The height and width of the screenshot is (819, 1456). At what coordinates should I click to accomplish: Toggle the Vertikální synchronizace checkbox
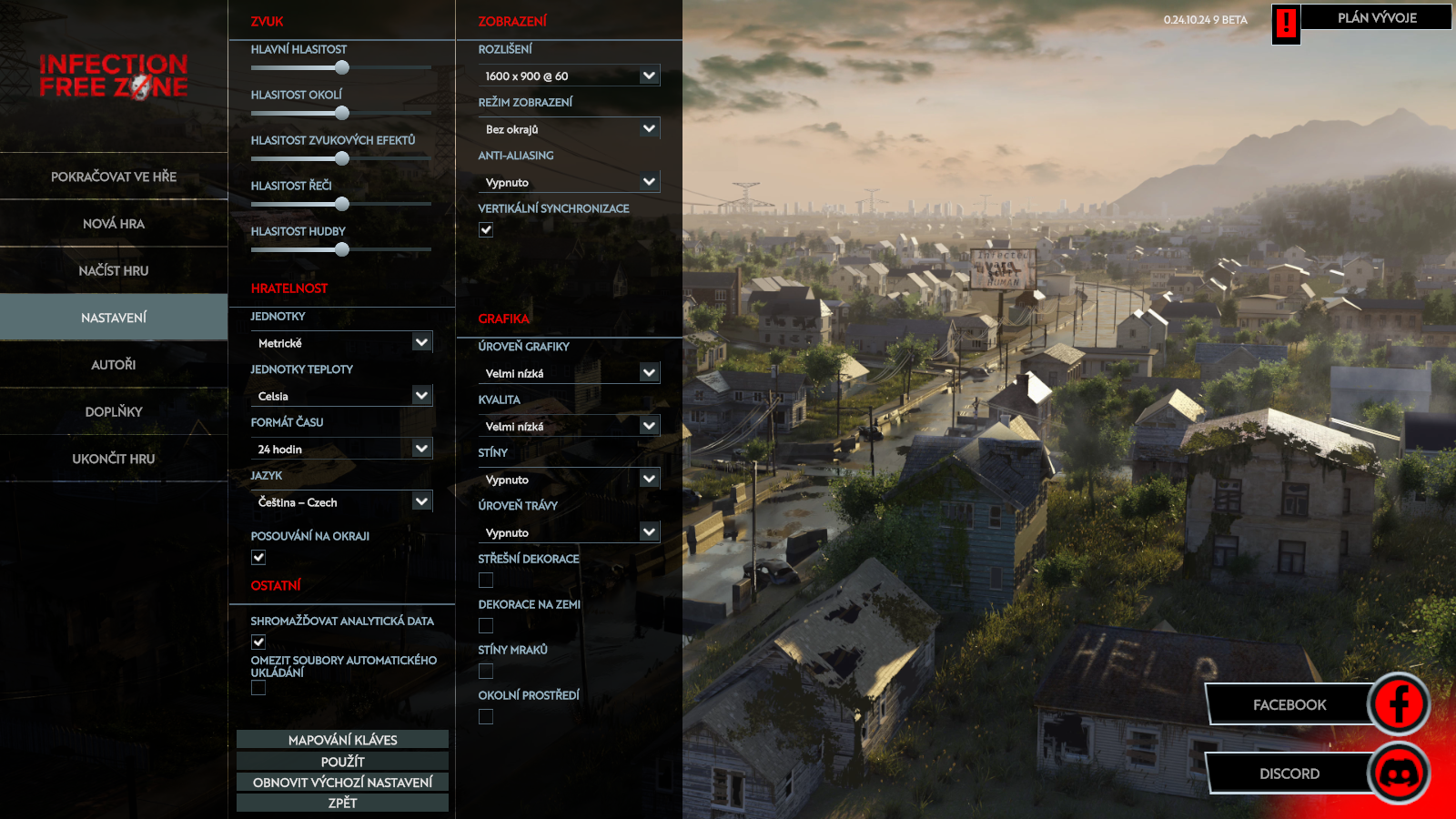click(x=486, y=230)
